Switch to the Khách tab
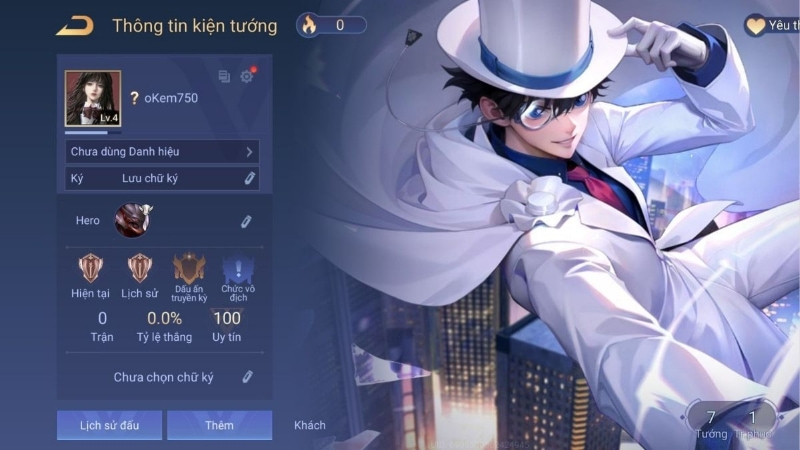 310,425
